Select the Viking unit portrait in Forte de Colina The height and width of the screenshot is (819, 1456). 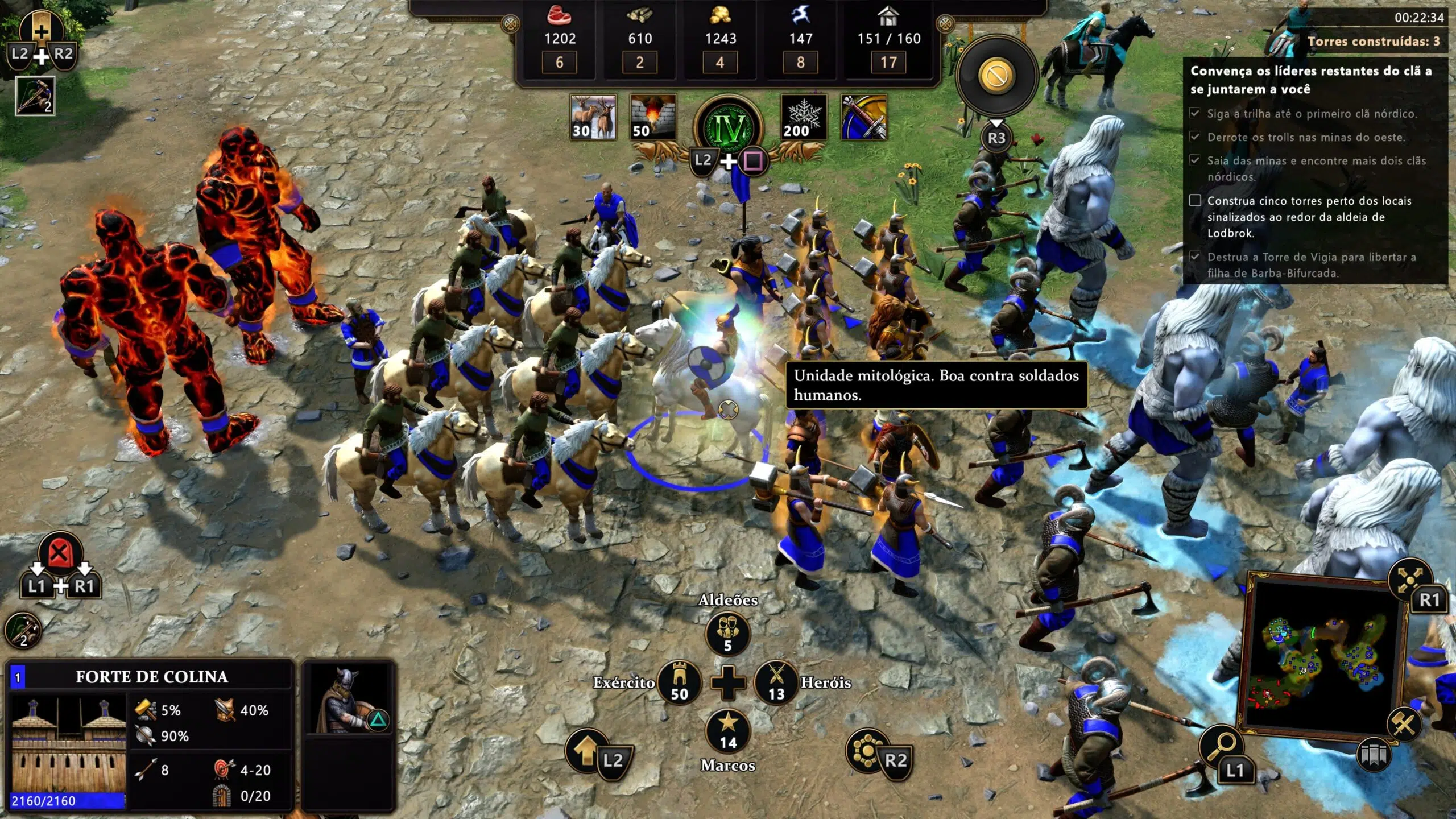click(x=348, y=700)
